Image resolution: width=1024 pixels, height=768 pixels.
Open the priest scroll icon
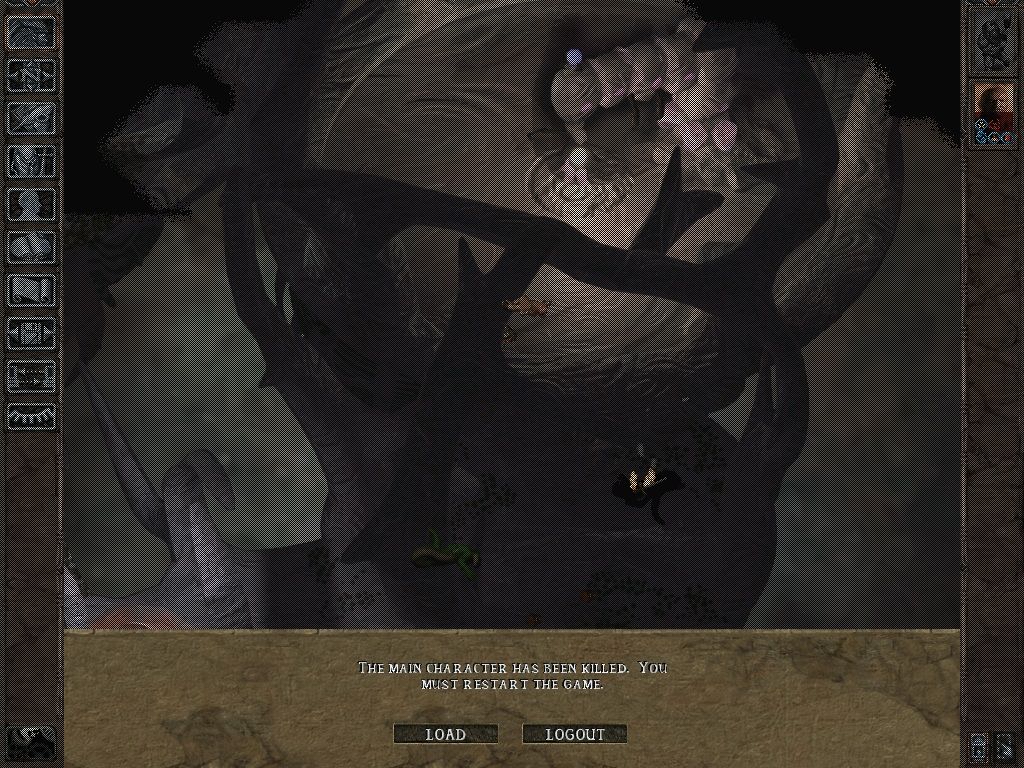[32, 290]
